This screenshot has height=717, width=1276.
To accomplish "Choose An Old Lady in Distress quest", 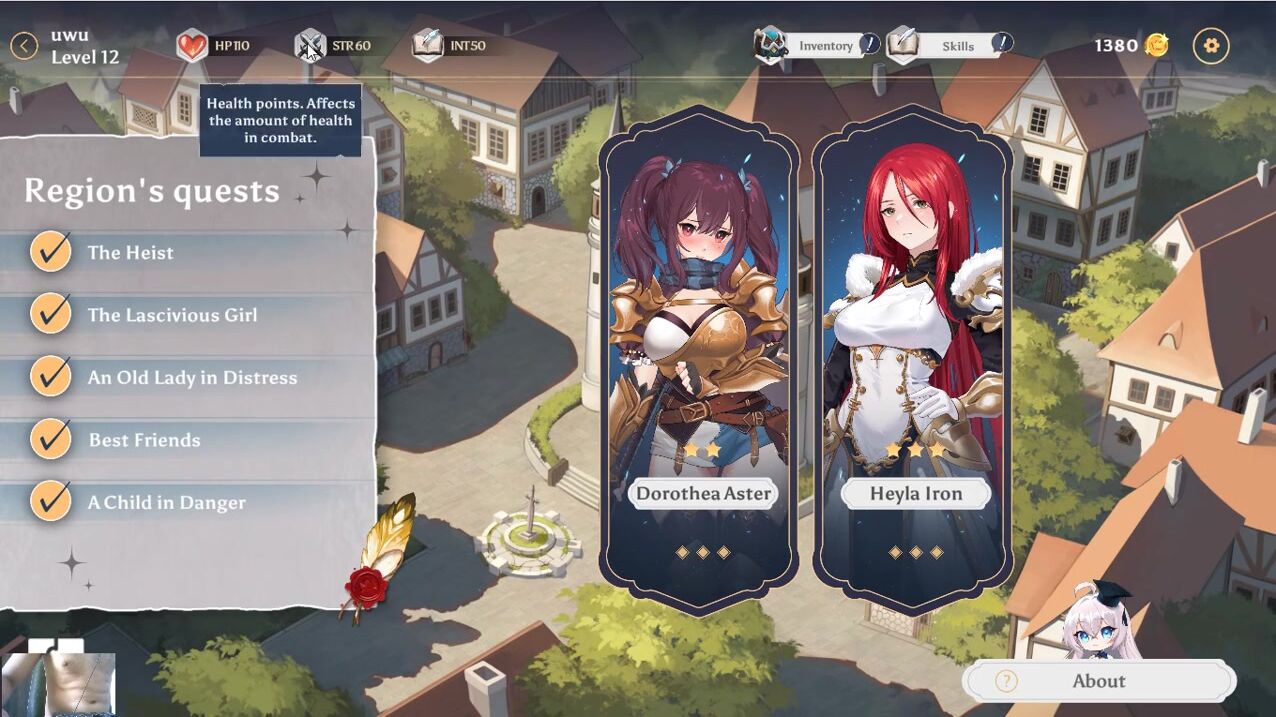I will click(192, 378).
